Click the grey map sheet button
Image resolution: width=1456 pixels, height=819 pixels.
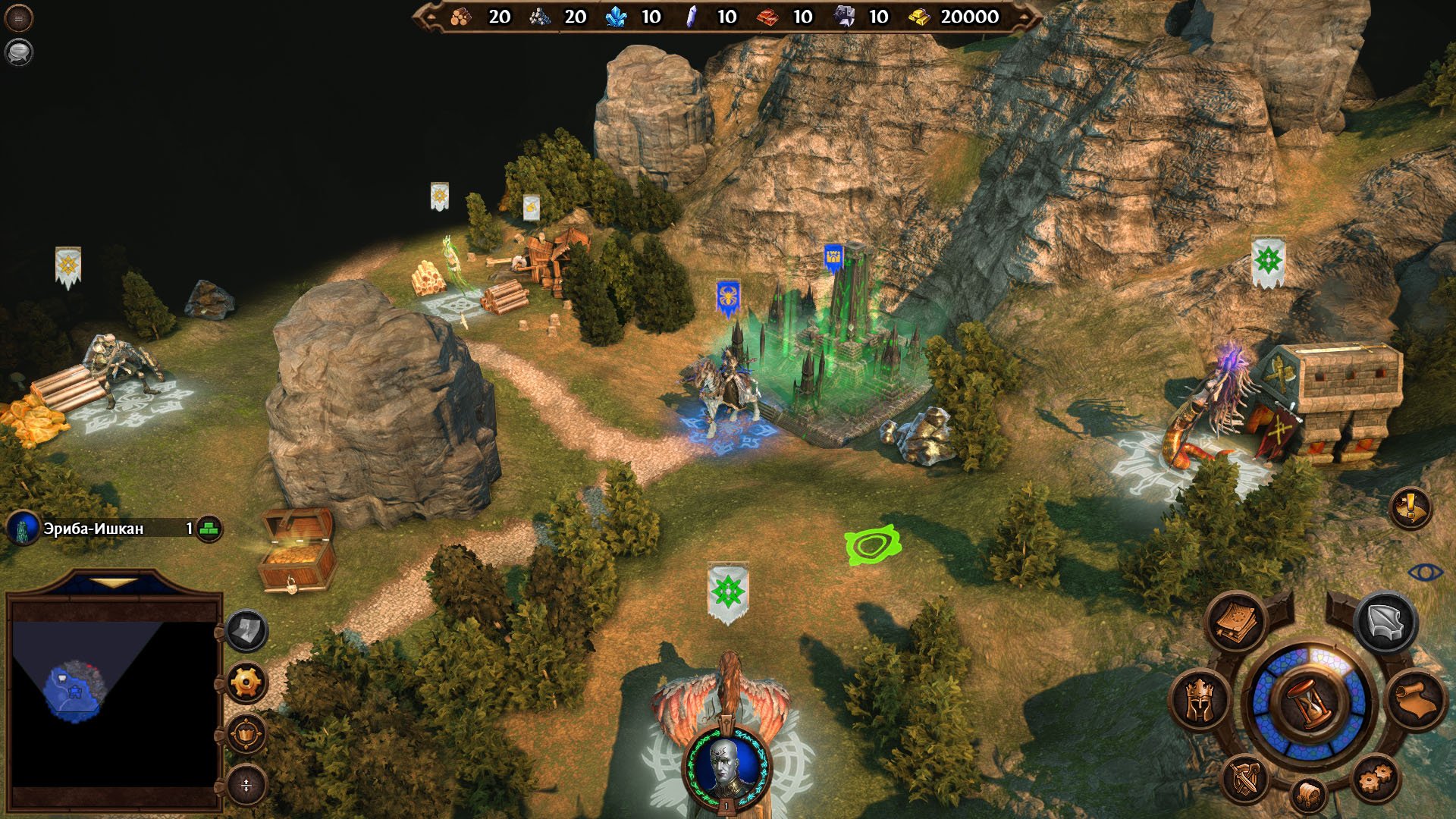pos(246,630)
